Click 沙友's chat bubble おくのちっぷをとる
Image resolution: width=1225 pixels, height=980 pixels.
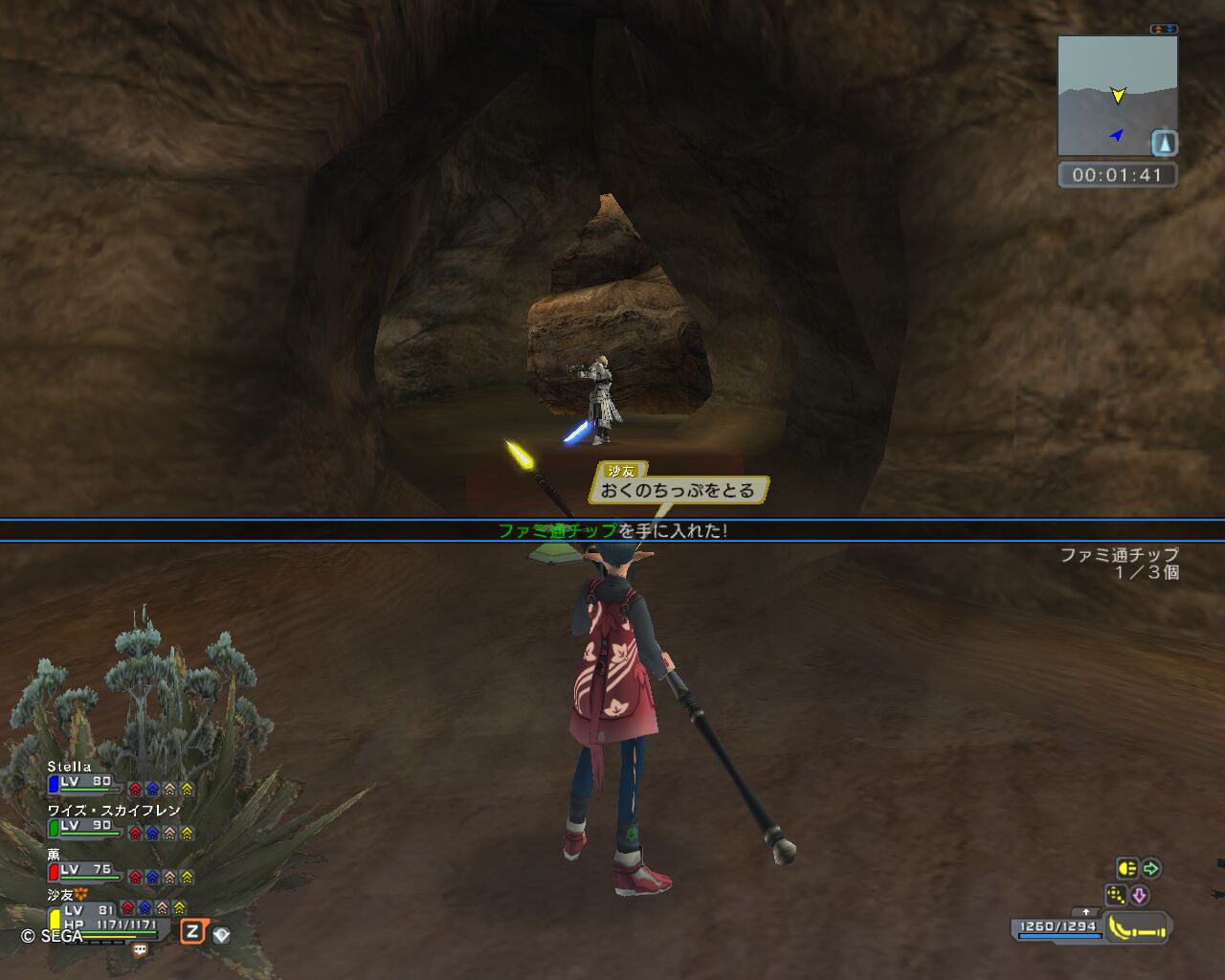pyautogui.click(x=678, y=491)
